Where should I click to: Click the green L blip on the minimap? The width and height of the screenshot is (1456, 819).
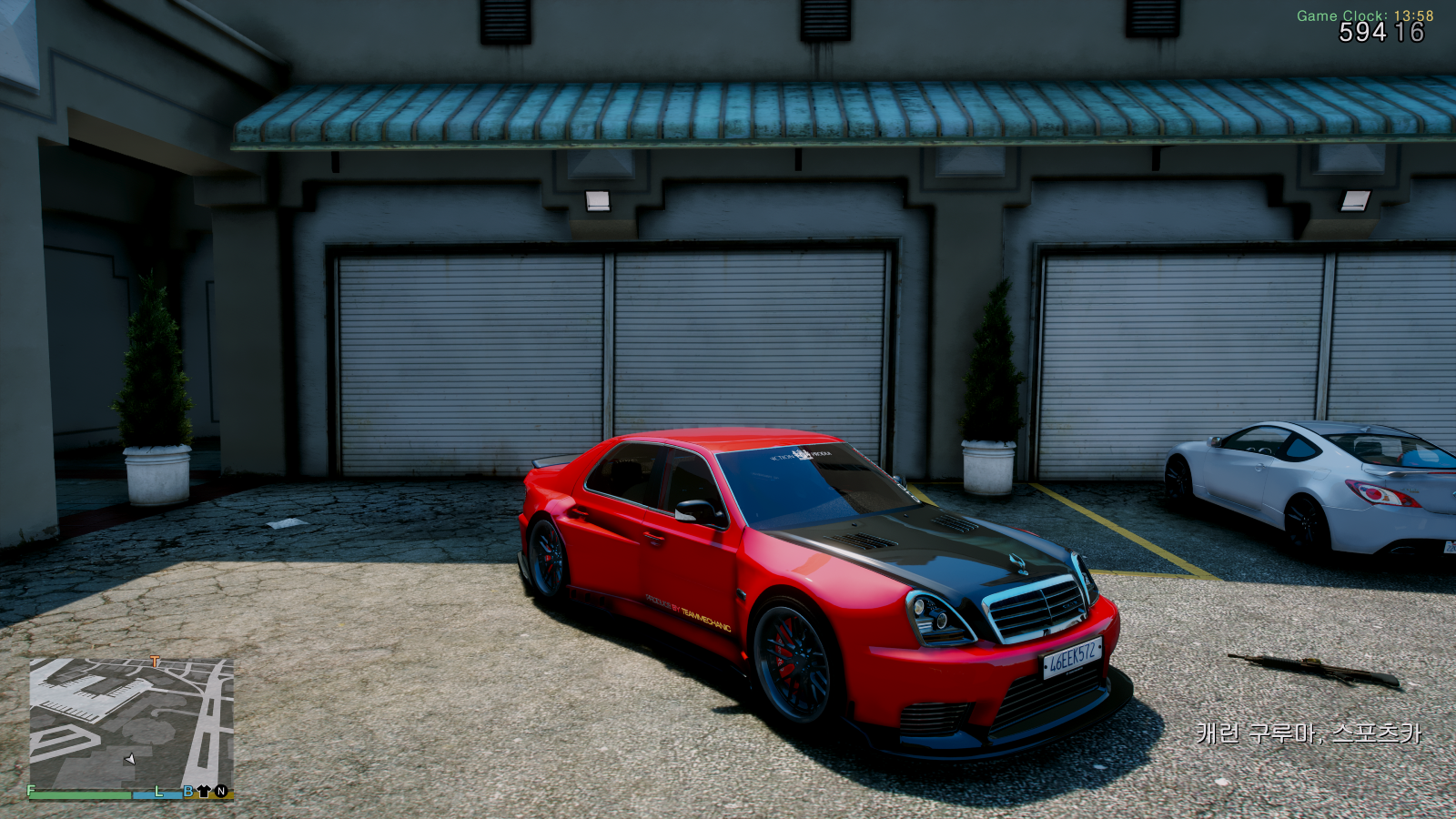point(158,792)
